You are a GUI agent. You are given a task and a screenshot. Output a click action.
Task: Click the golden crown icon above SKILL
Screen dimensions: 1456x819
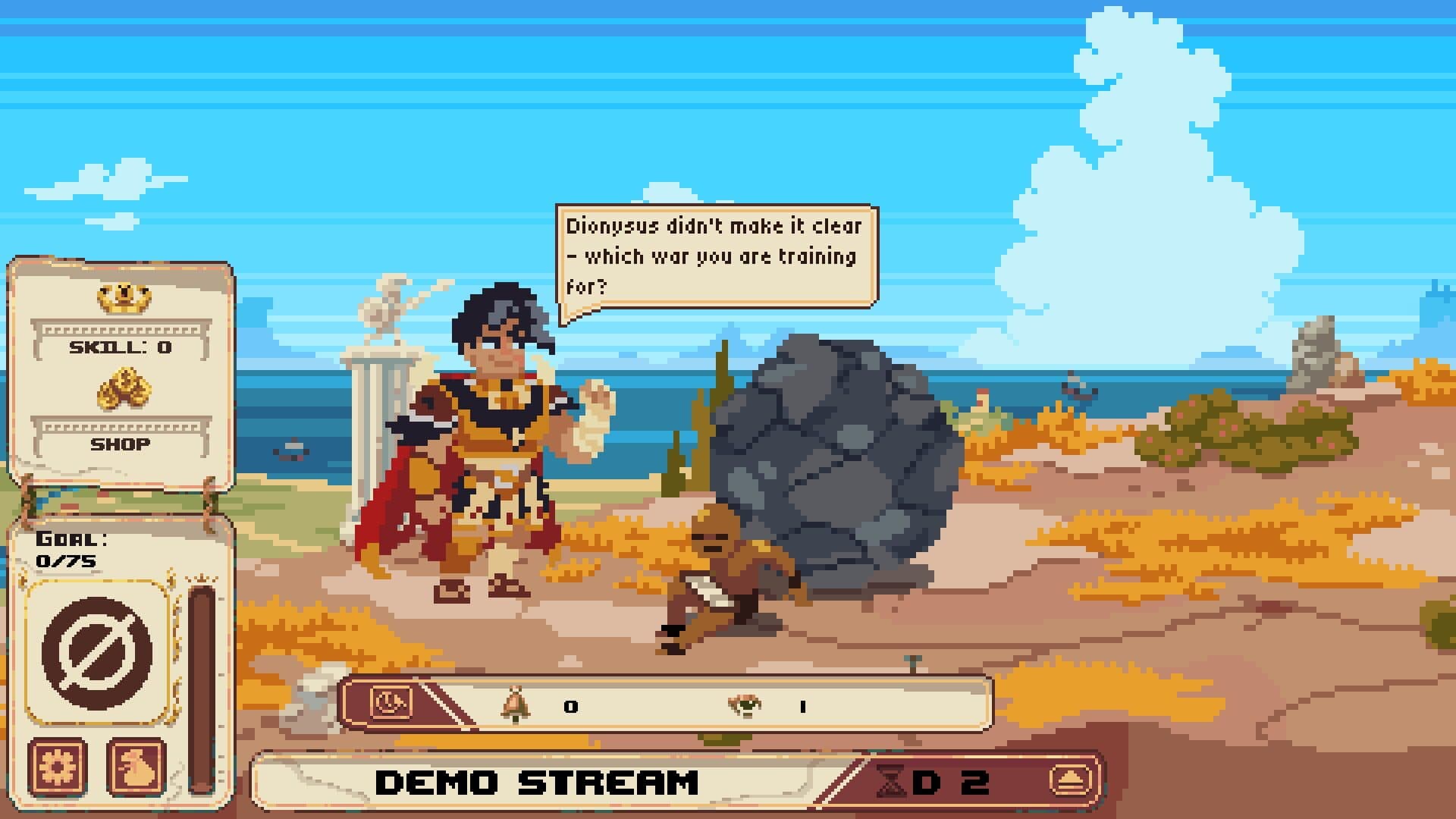pos(124,300)
